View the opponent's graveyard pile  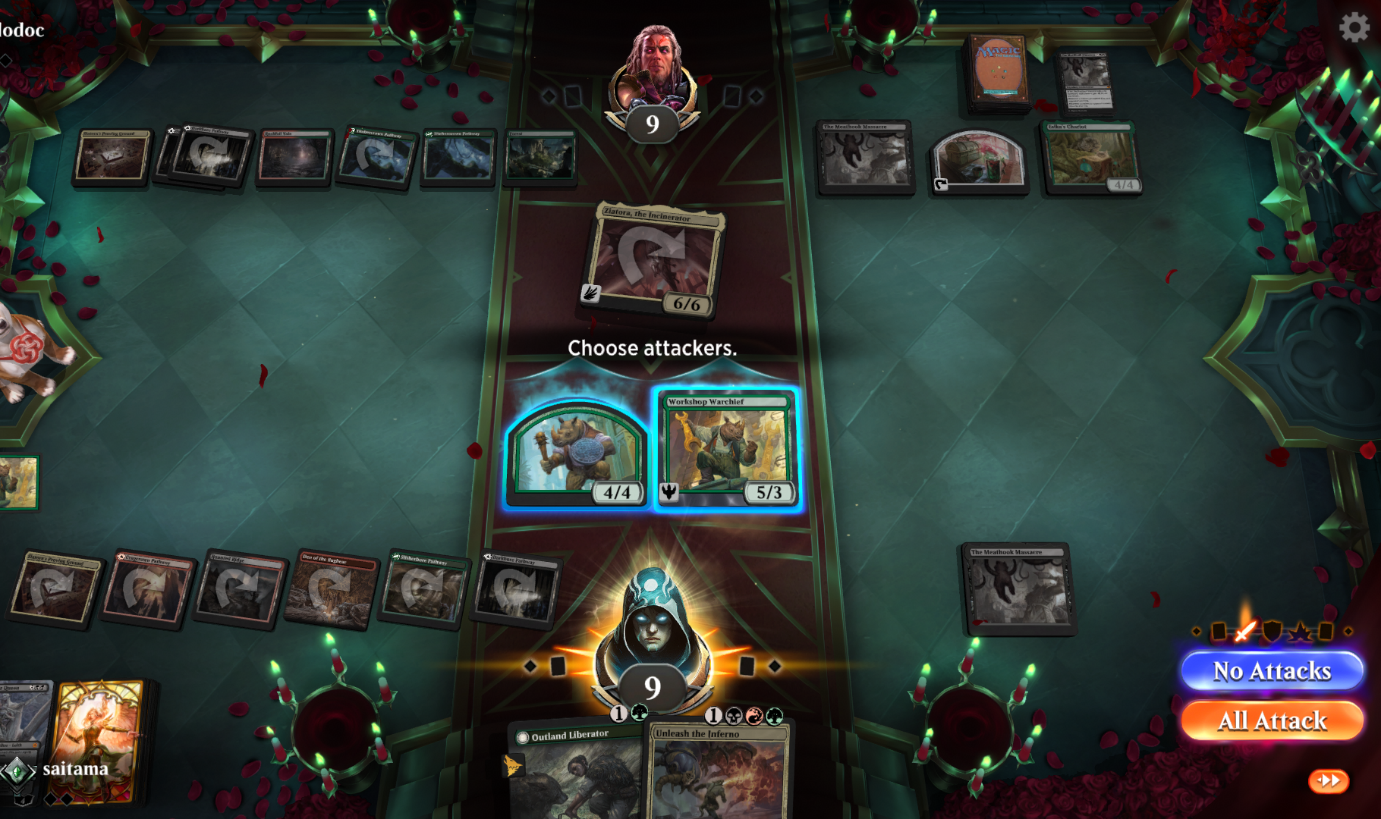coord(1085,80)
